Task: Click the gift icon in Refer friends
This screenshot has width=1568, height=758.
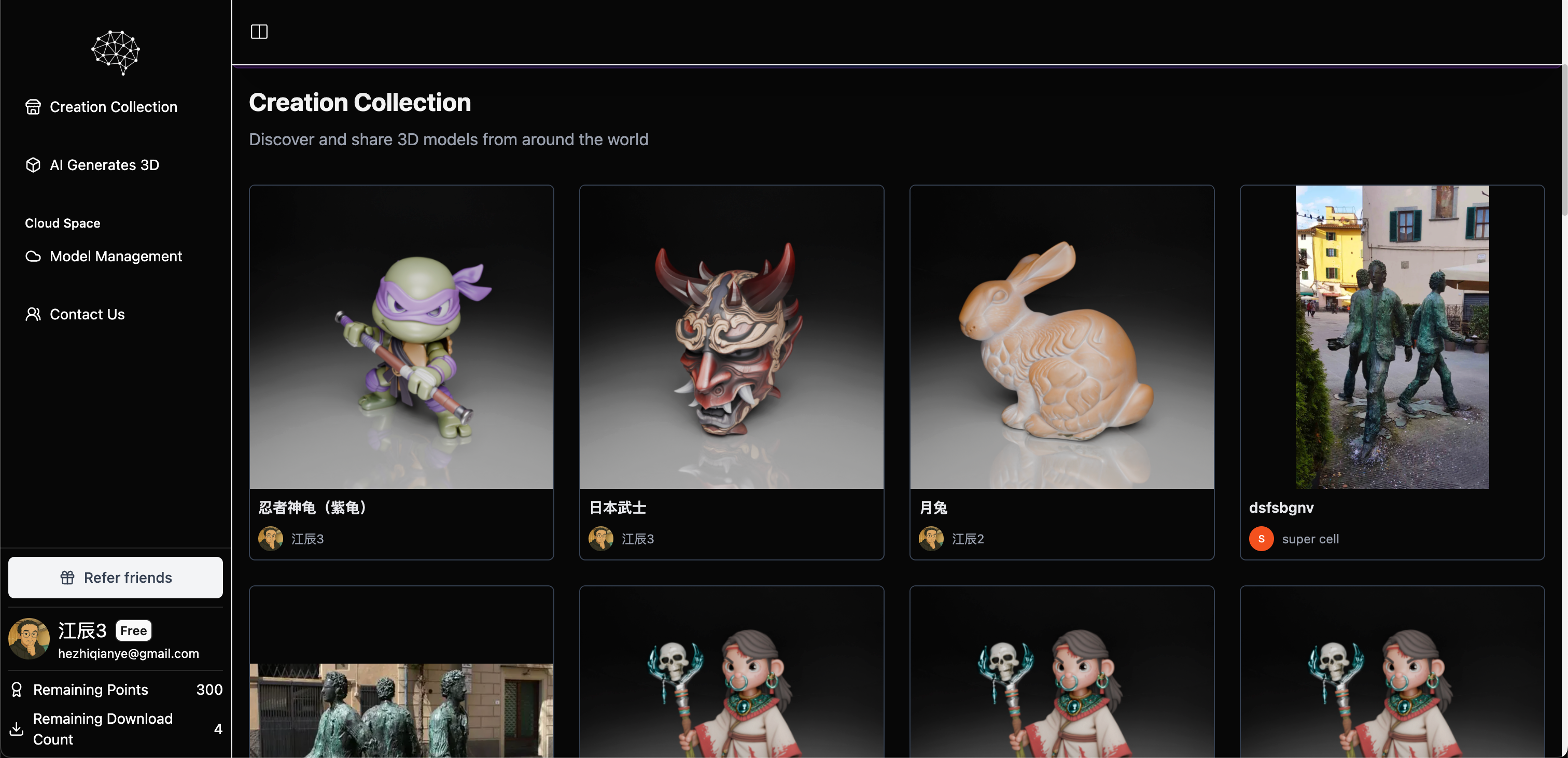Action: point(68,577)
